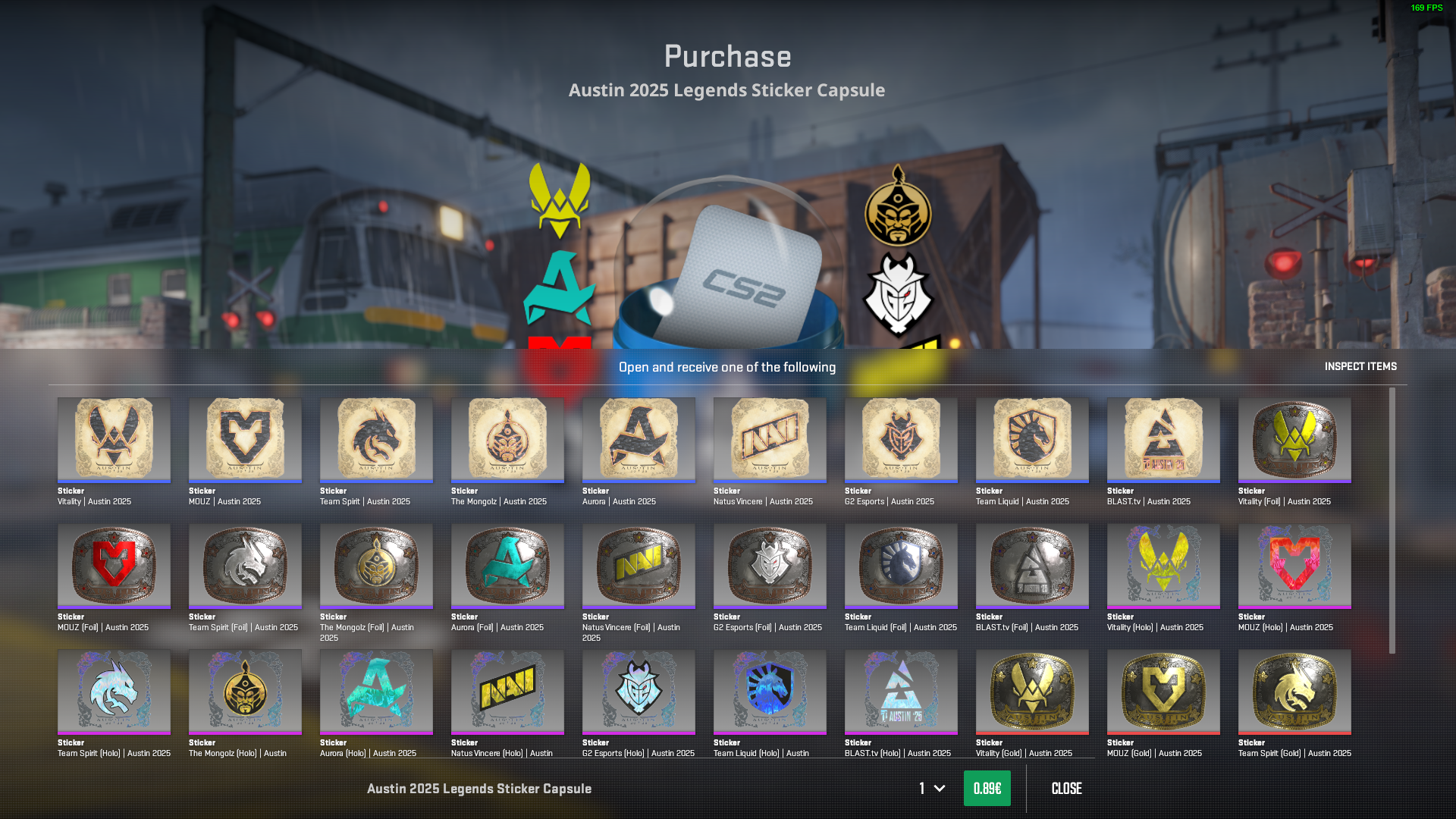Choose the Vitality (Gold) sticker
The image size is (1456, 819).
(x=1032, y=692)
